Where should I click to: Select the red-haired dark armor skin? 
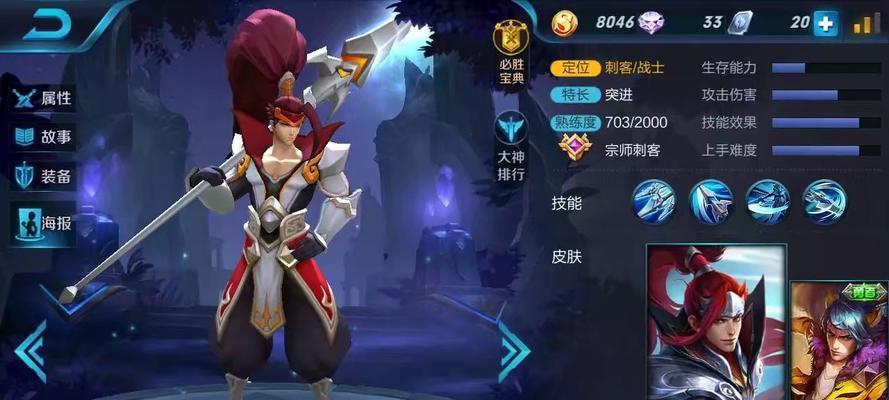[x=715, y=322]
